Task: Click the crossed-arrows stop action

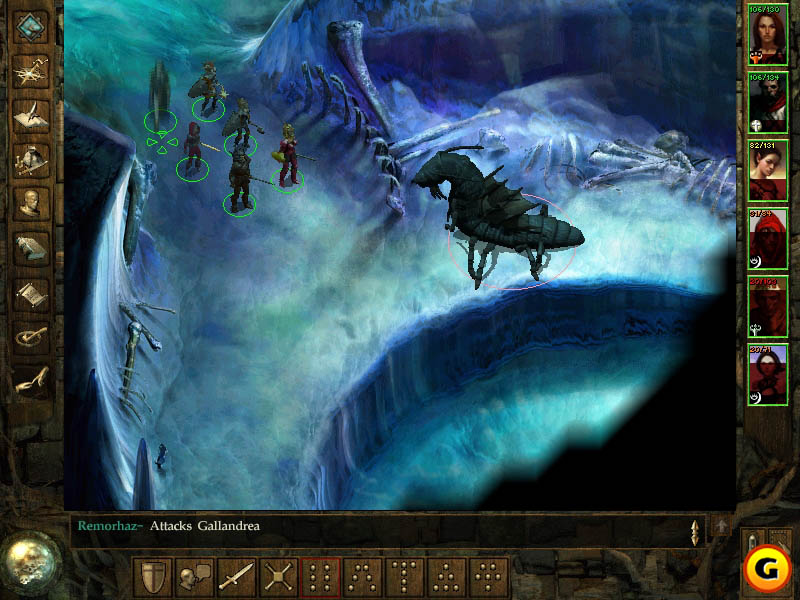Action: [278, 577]
